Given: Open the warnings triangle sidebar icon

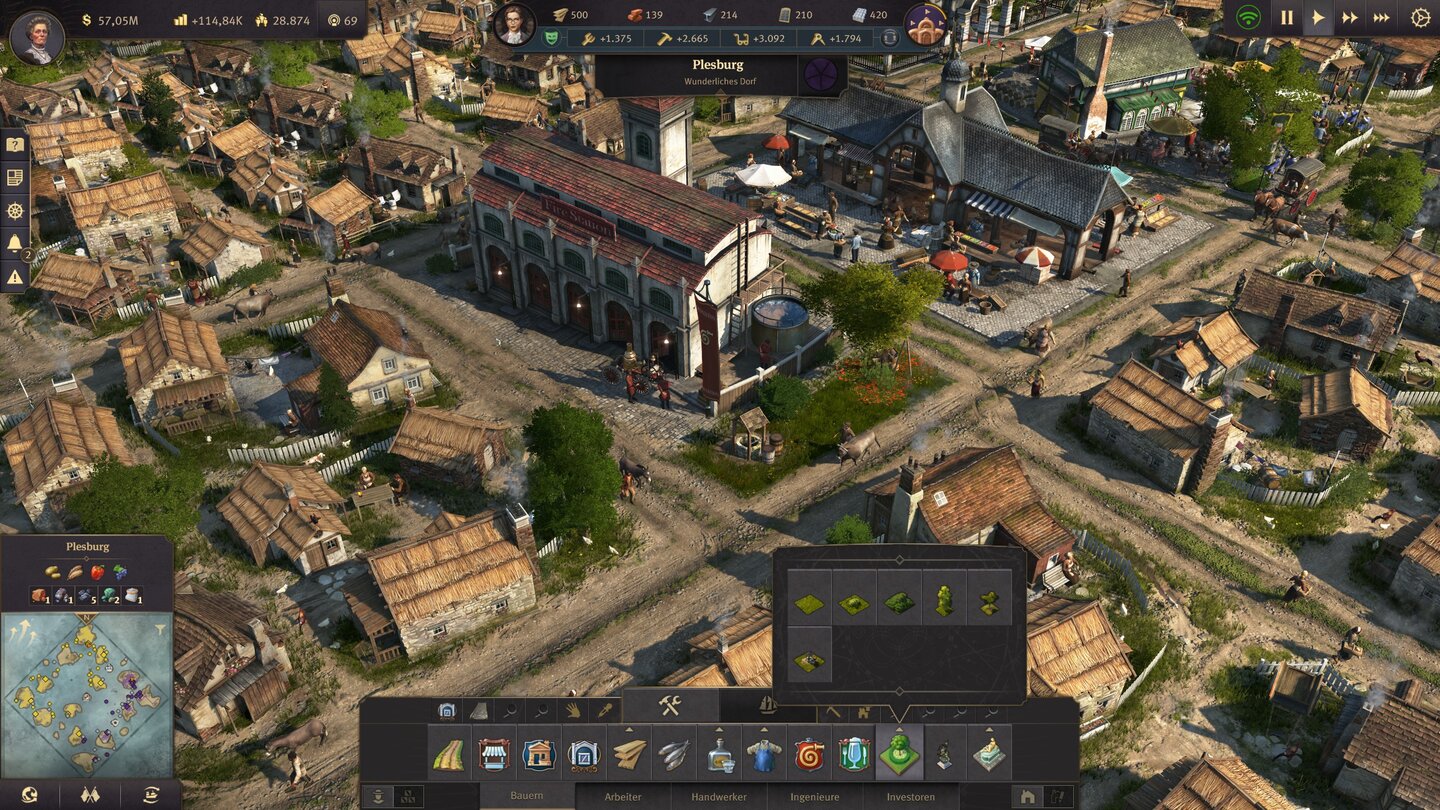Looking at the screenshot, I should [x=13, y=276].
